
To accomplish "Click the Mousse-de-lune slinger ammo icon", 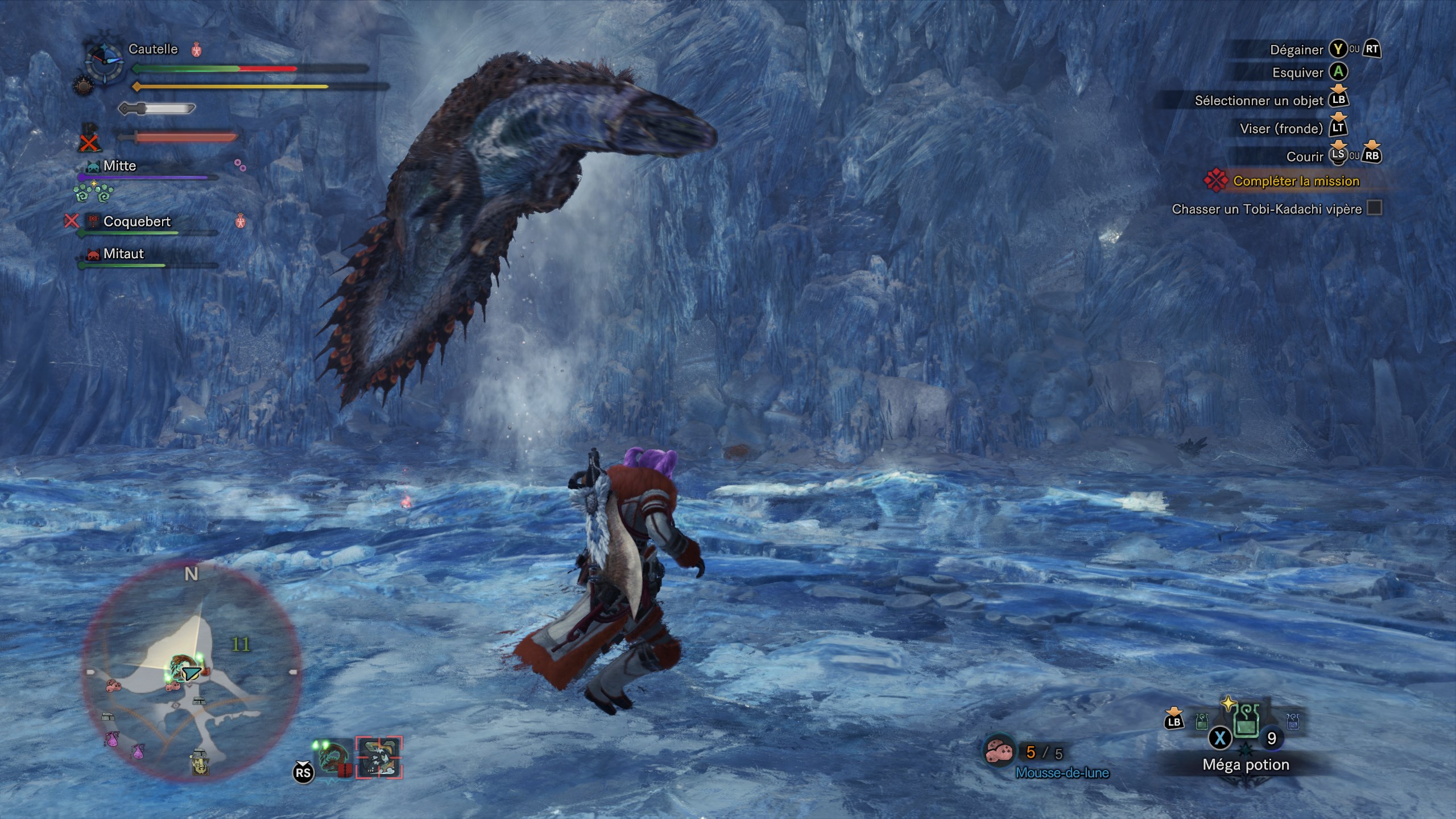I will (999, 752).
